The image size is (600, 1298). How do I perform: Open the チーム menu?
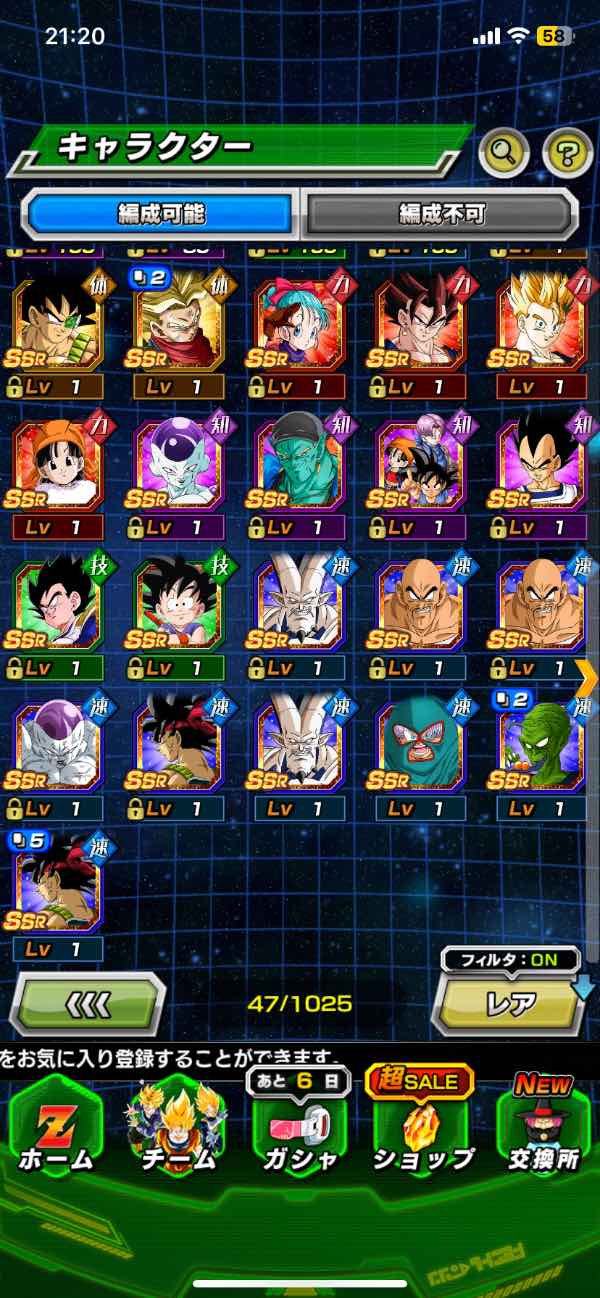[177, 1130]
